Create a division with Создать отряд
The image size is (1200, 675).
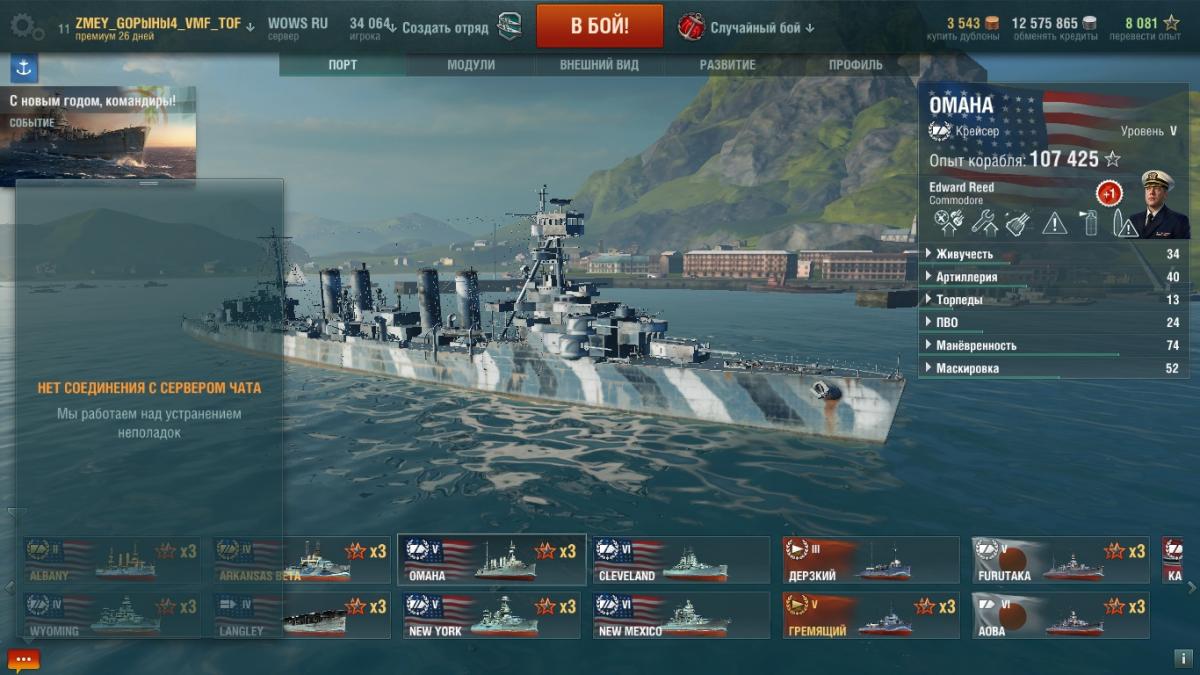444,27
